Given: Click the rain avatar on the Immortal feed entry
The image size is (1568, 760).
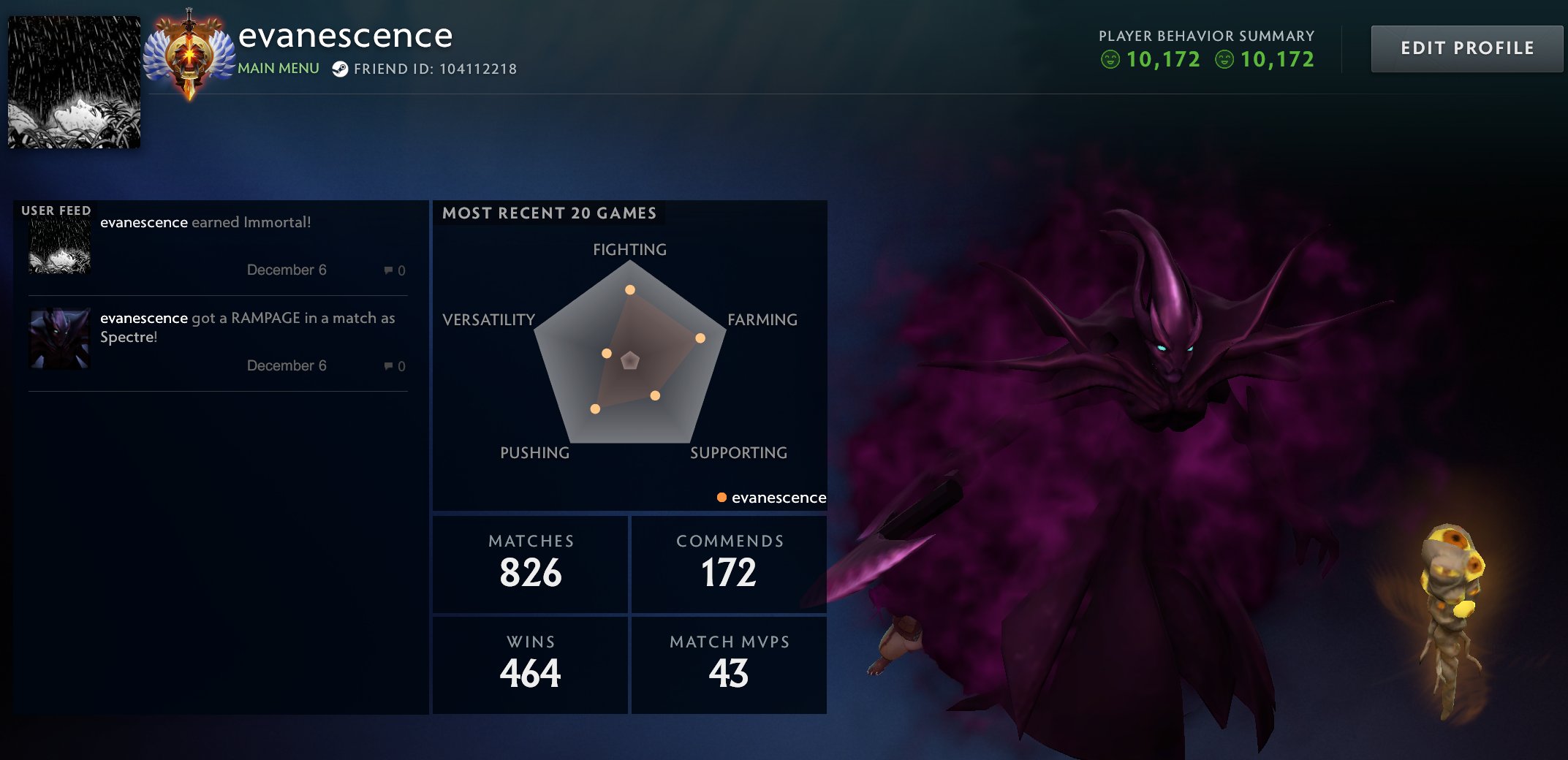Looking at the screenshot, I should (x=58, y=245).
